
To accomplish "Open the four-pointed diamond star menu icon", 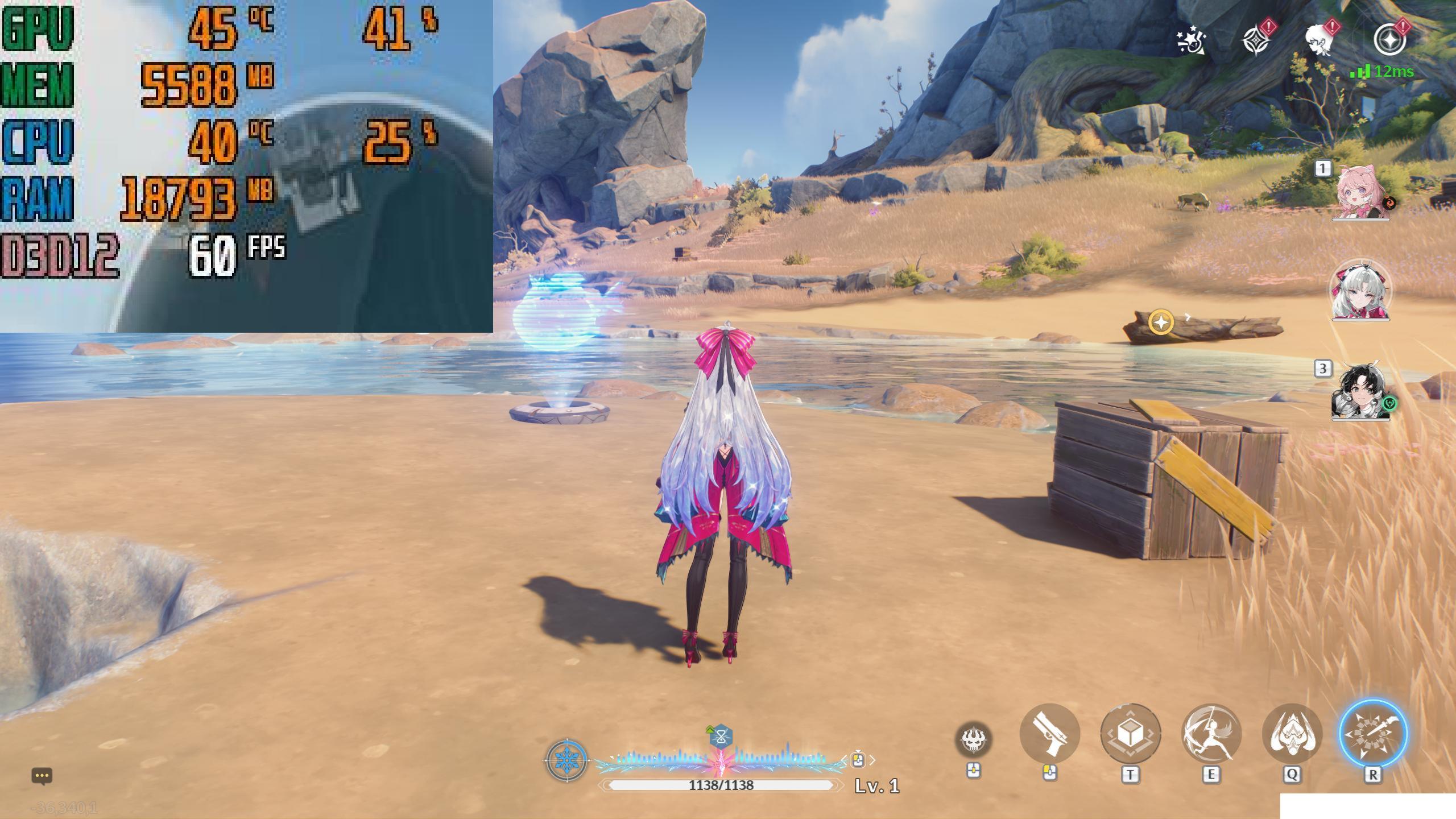I will point(1256,40).
